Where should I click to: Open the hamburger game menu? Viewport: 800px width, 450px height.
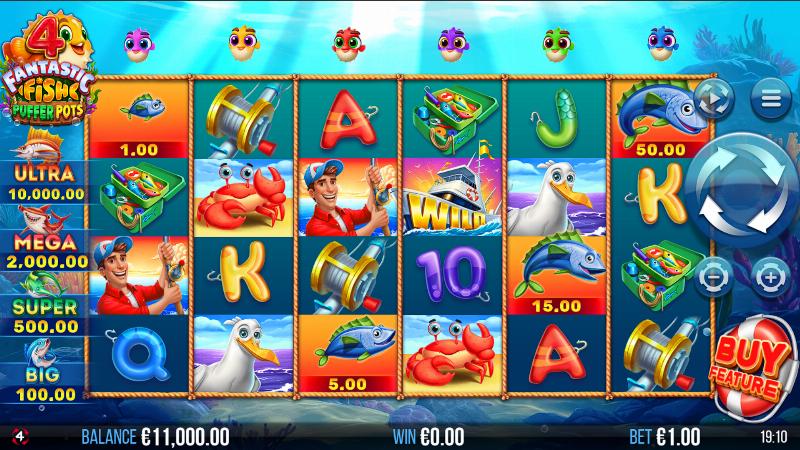(x=771, y=98)
